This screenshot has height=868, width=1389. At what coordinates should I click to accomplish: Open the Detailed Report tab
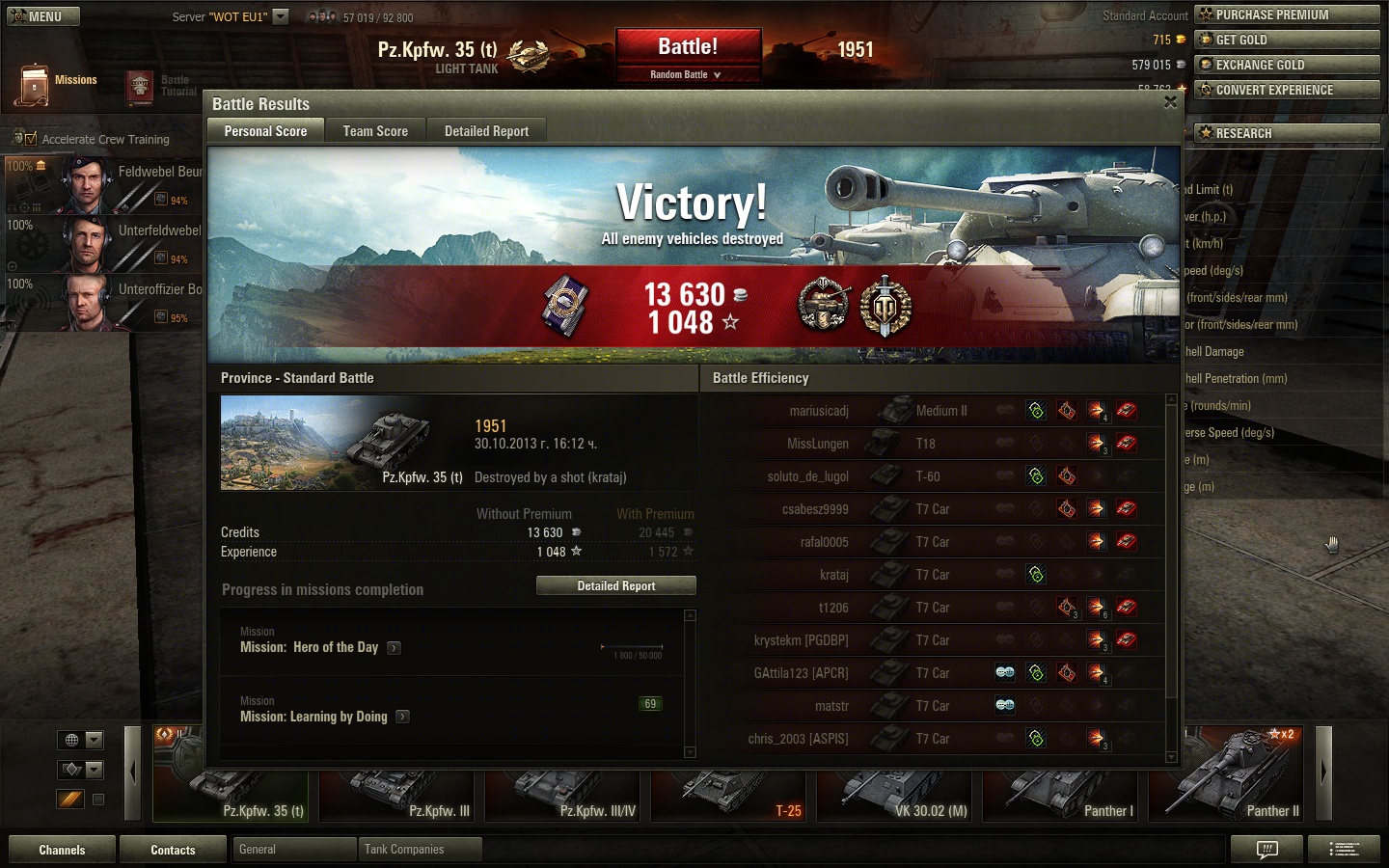(486, 131)
